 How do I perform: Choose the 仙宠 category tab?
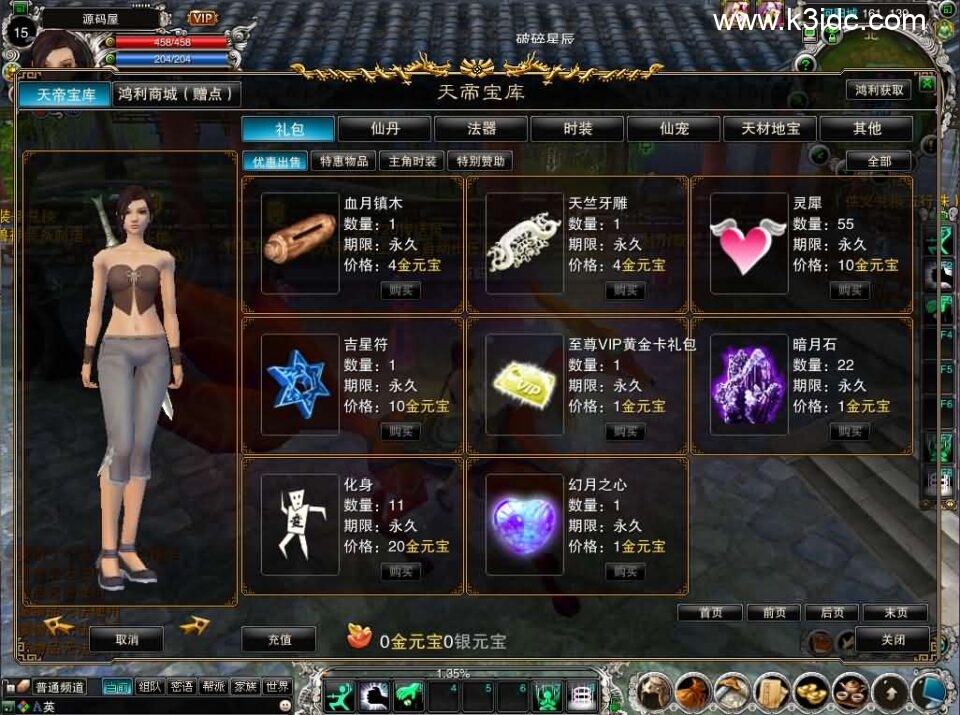point(673,129)
